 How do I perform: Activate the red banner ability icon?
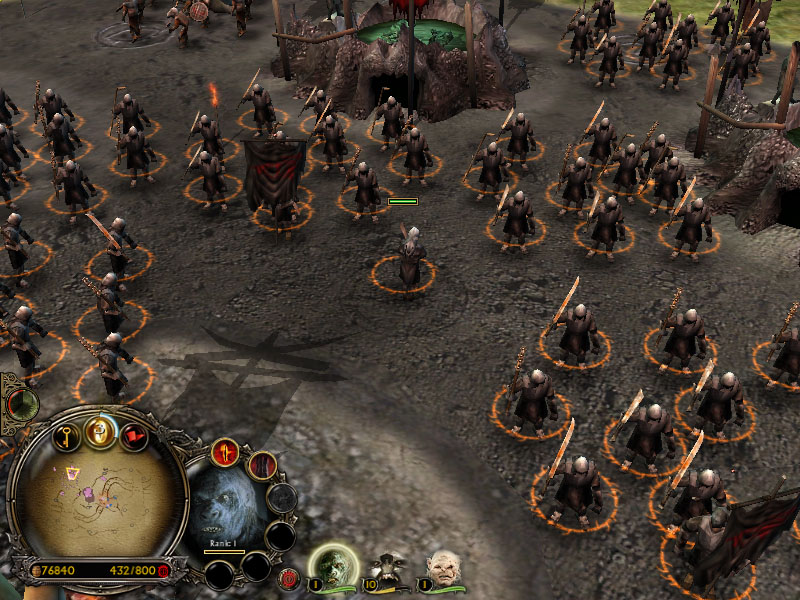tap(262, 465)
